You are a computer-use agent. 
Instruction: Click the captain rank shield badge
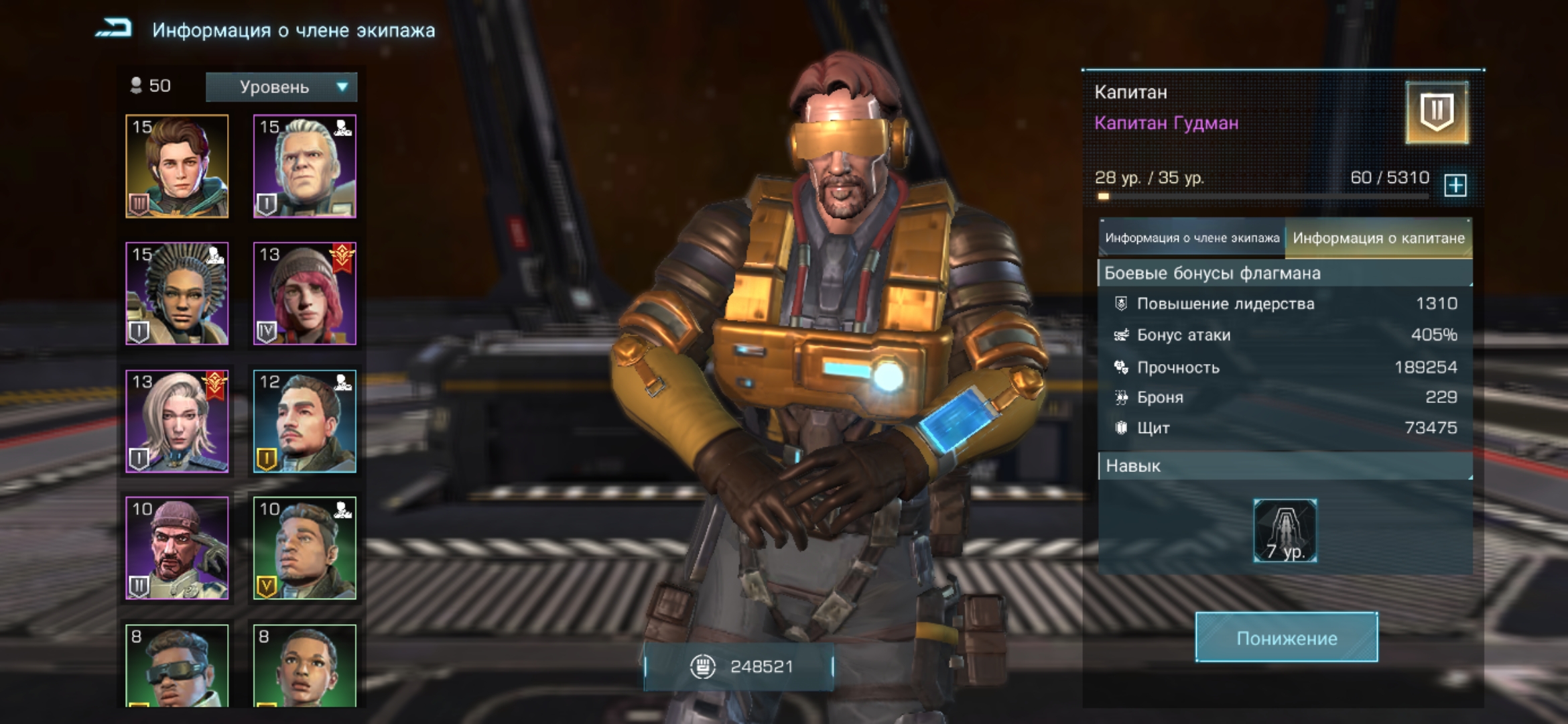coord(1437,113)
